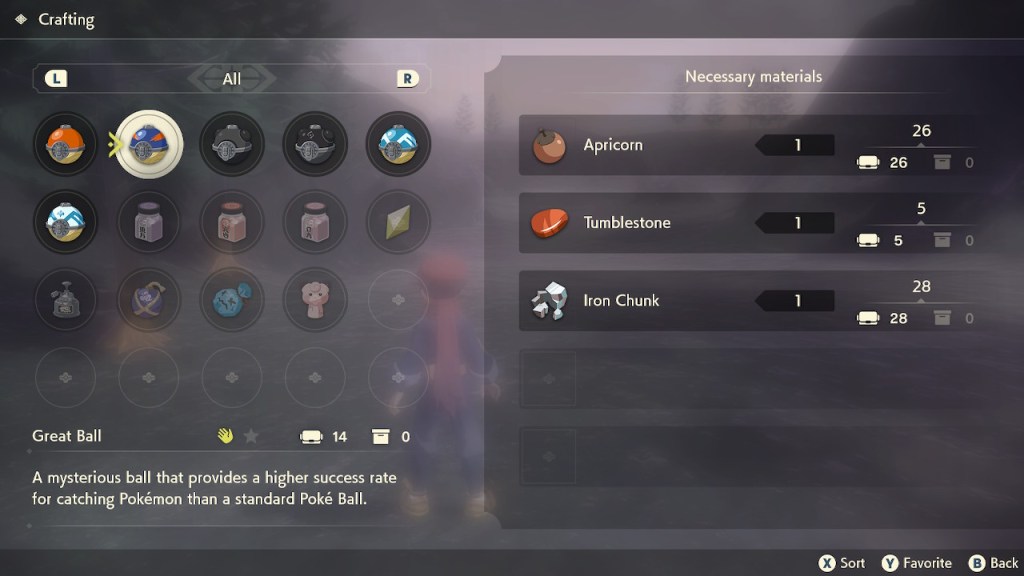Choose the highlighted Great Ball recipe
Image resolution: width=1024 pixels, height=576 pixels.
coord(149,144)
